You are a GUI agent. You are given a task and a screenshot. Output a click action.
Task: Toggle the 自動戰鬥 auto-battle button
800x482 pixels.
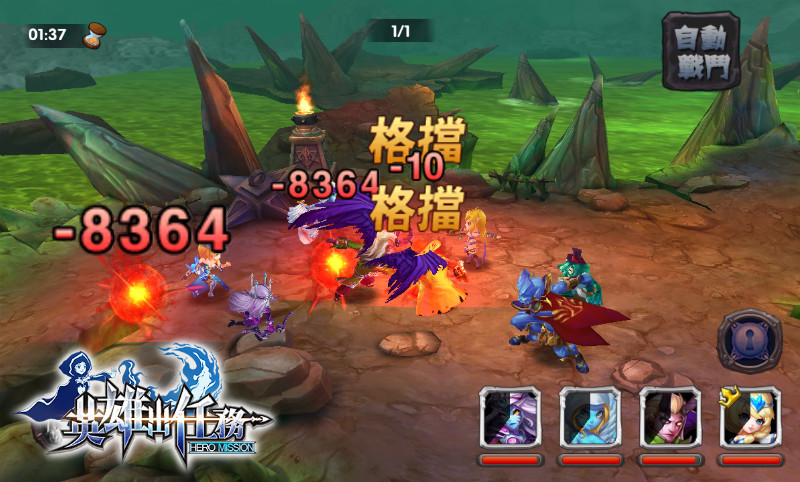[x=700, y=50]
